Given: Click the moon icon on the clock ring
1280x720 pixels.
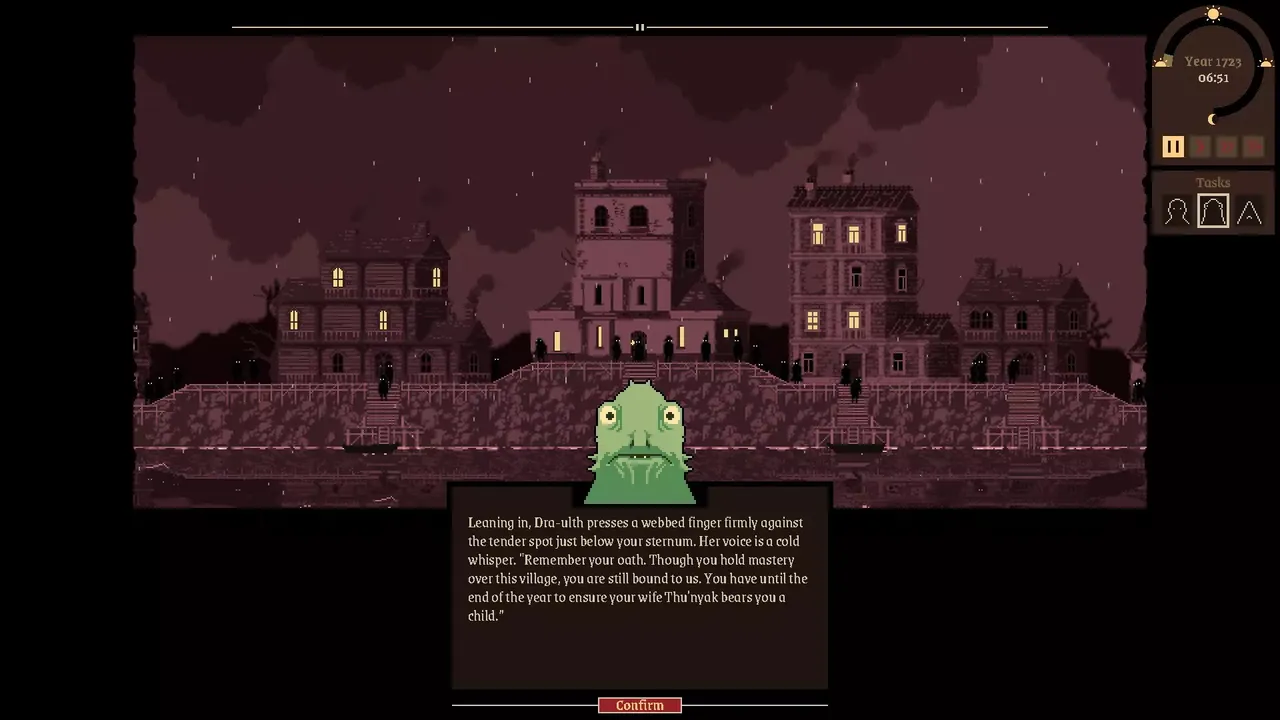Looking at the screenshot, I should [1212, 119].
